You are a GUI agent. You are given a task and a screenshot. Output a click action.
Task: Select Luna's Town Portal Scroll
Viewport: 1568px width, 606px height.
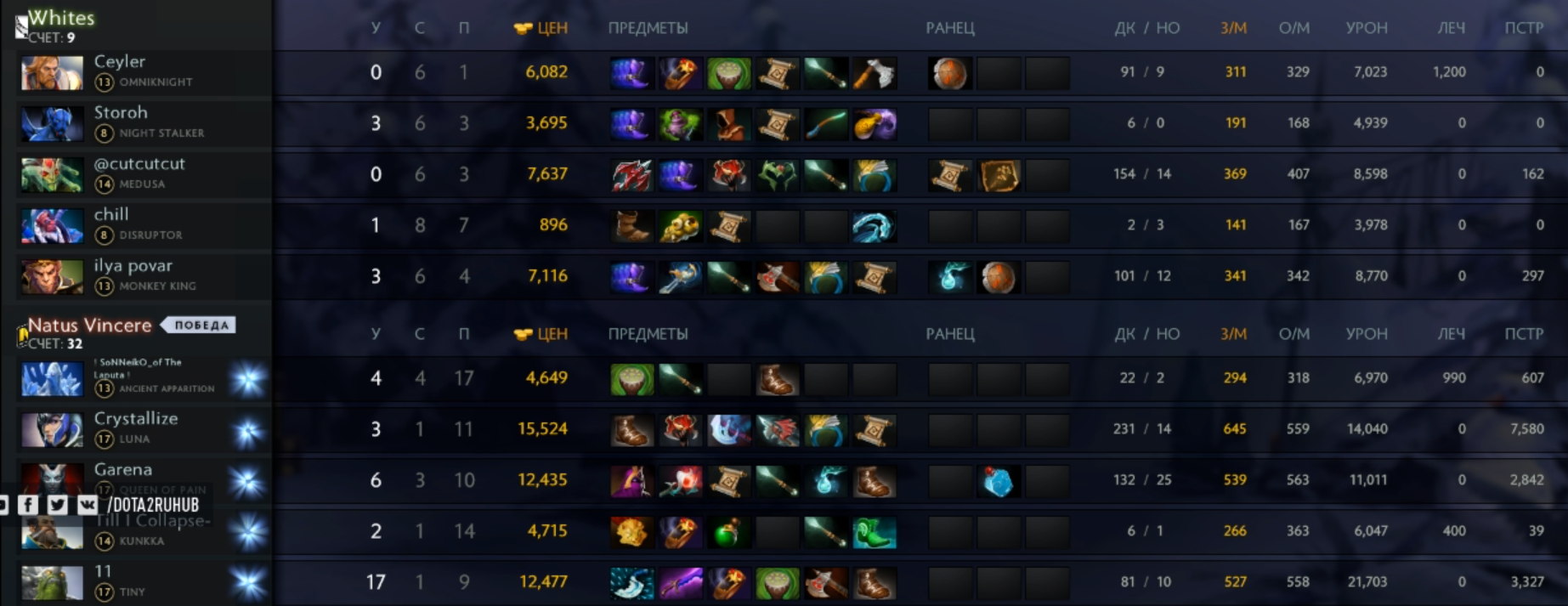874,430
